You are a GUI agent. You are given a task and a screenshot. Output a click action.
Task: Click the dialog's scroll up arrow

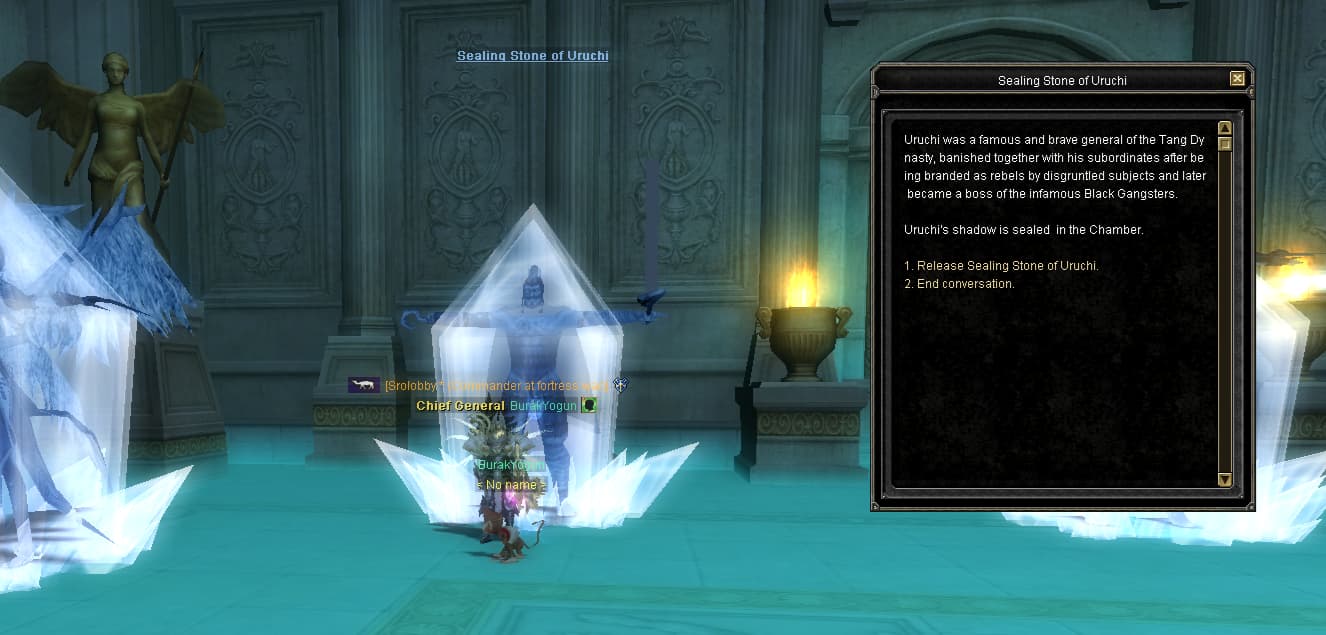click(x=1224, y=129)
